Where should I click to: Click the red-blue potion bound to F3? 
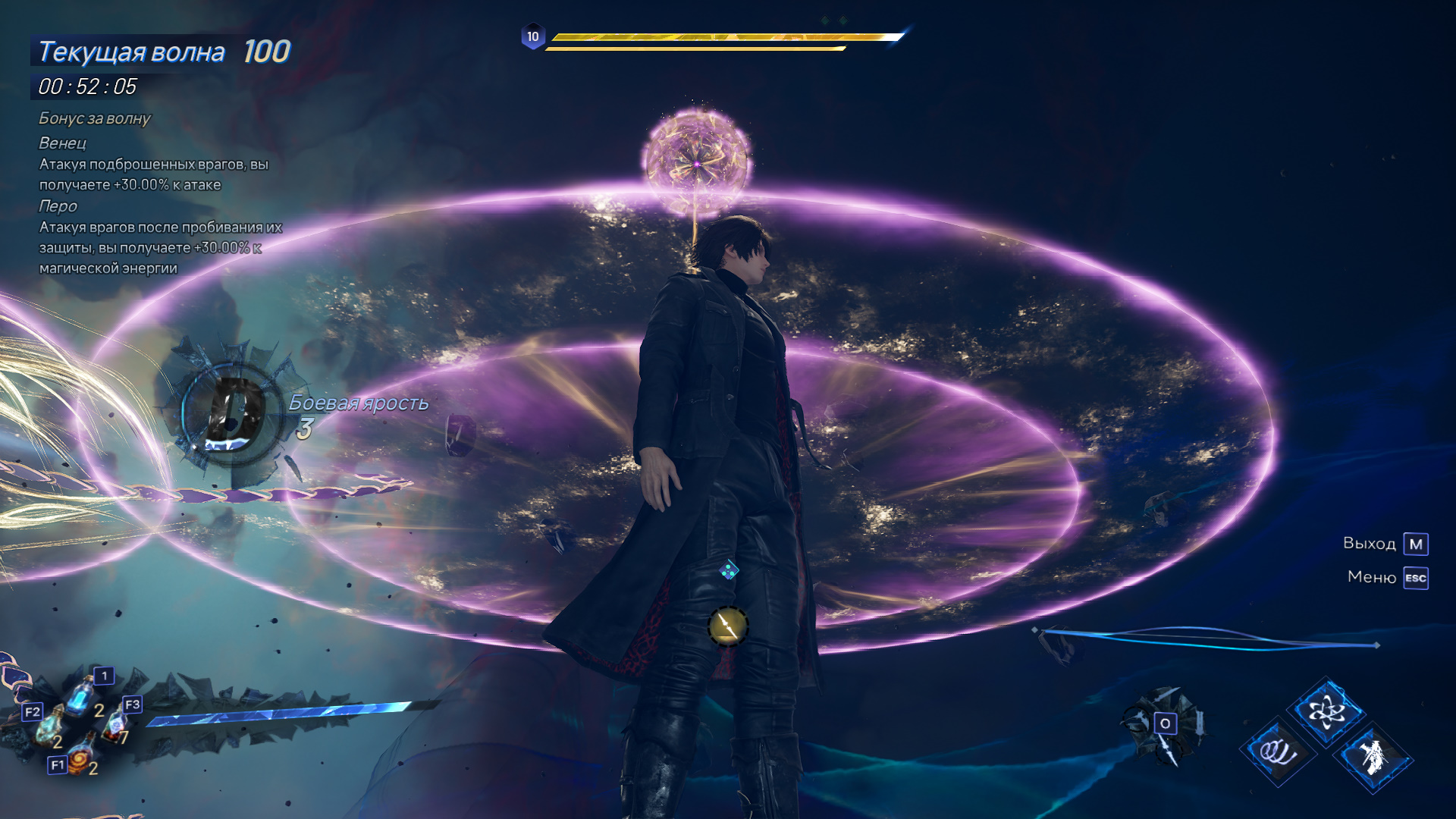pyautogui.click(x=116, y=723)
